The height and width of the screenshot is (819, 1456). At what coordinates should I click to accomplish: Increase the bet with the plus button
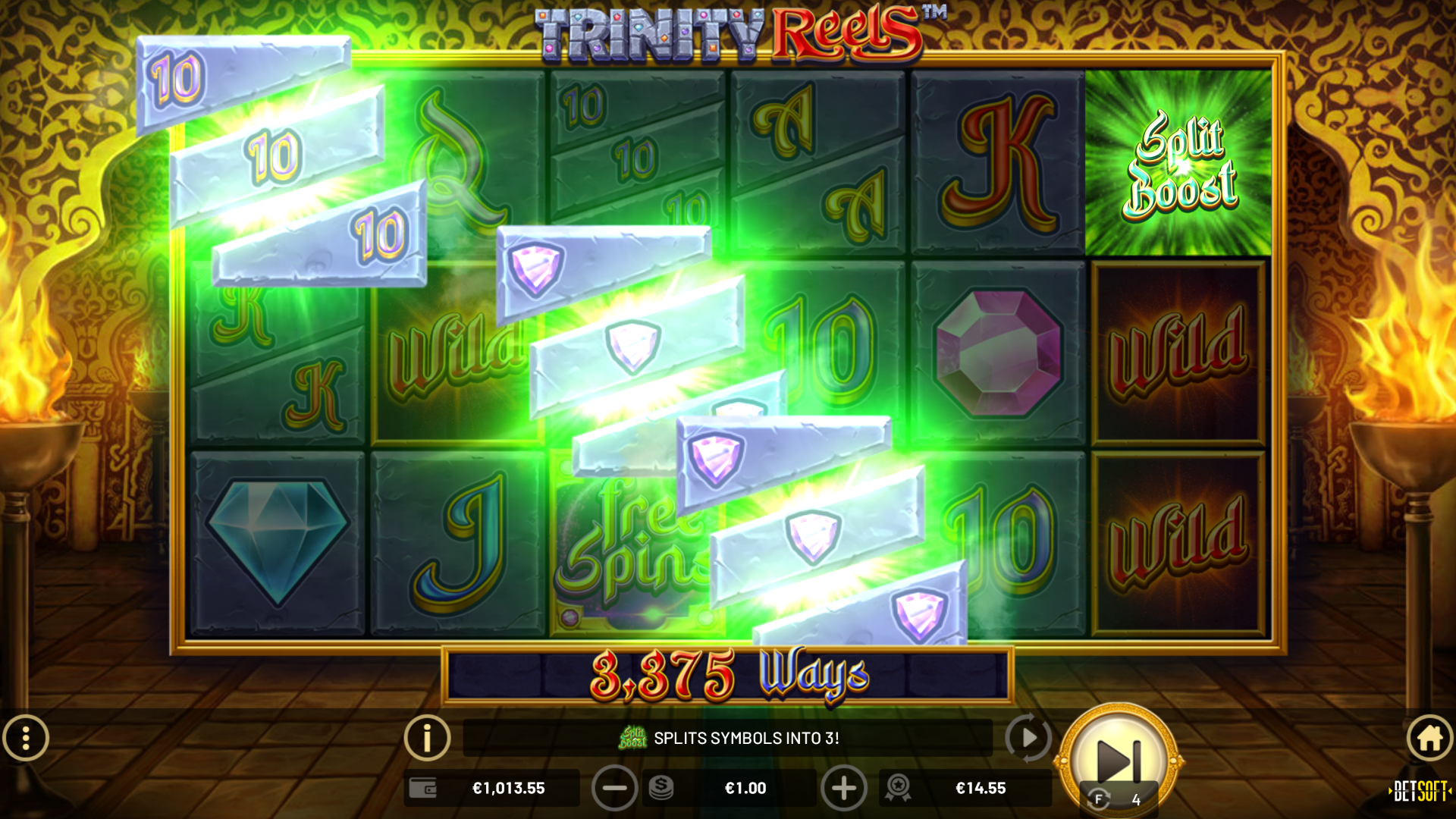coord(843,789)
